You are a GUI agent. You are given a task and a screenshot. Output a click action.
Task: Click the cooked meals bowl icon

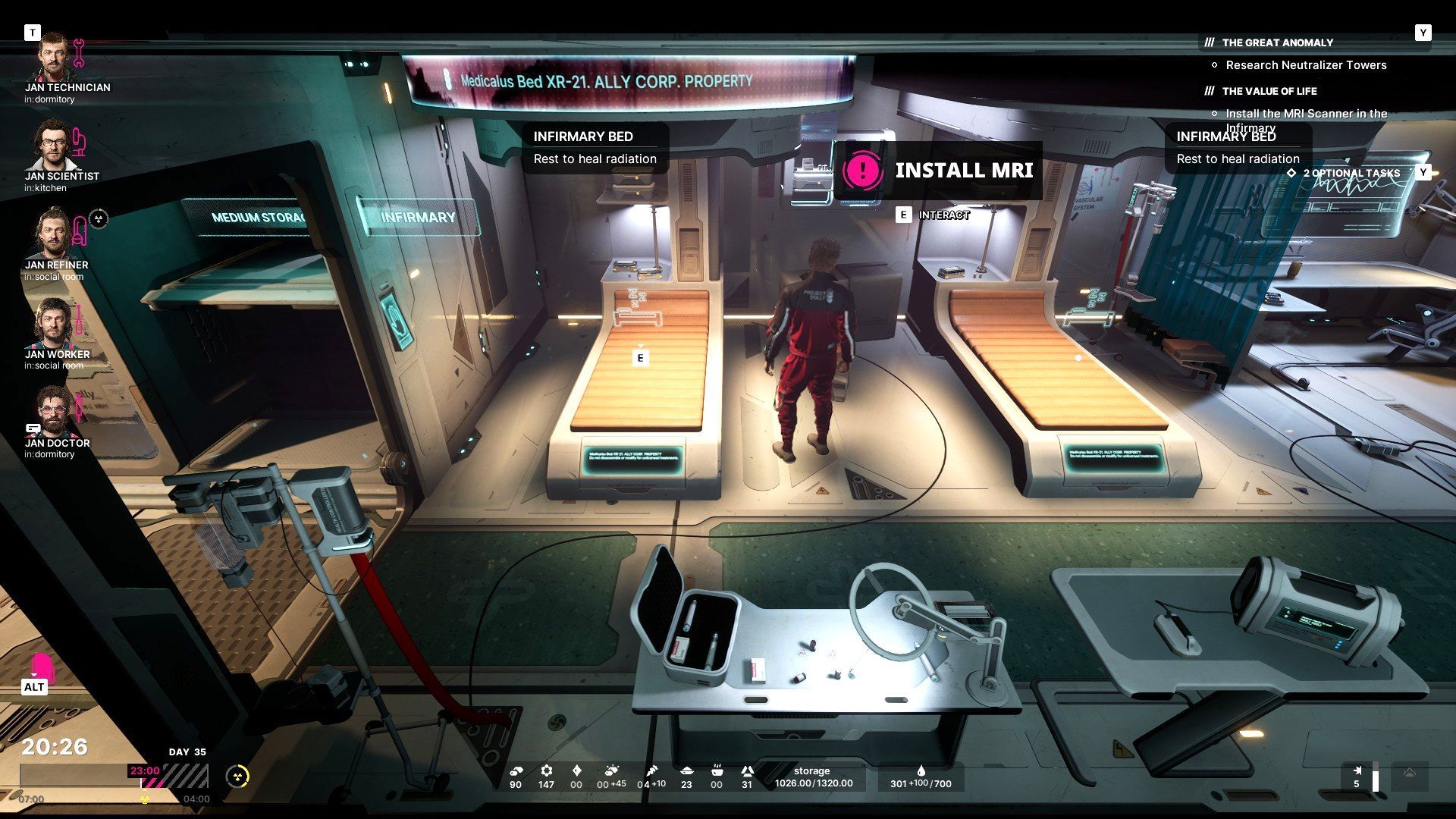pos(717,771)
